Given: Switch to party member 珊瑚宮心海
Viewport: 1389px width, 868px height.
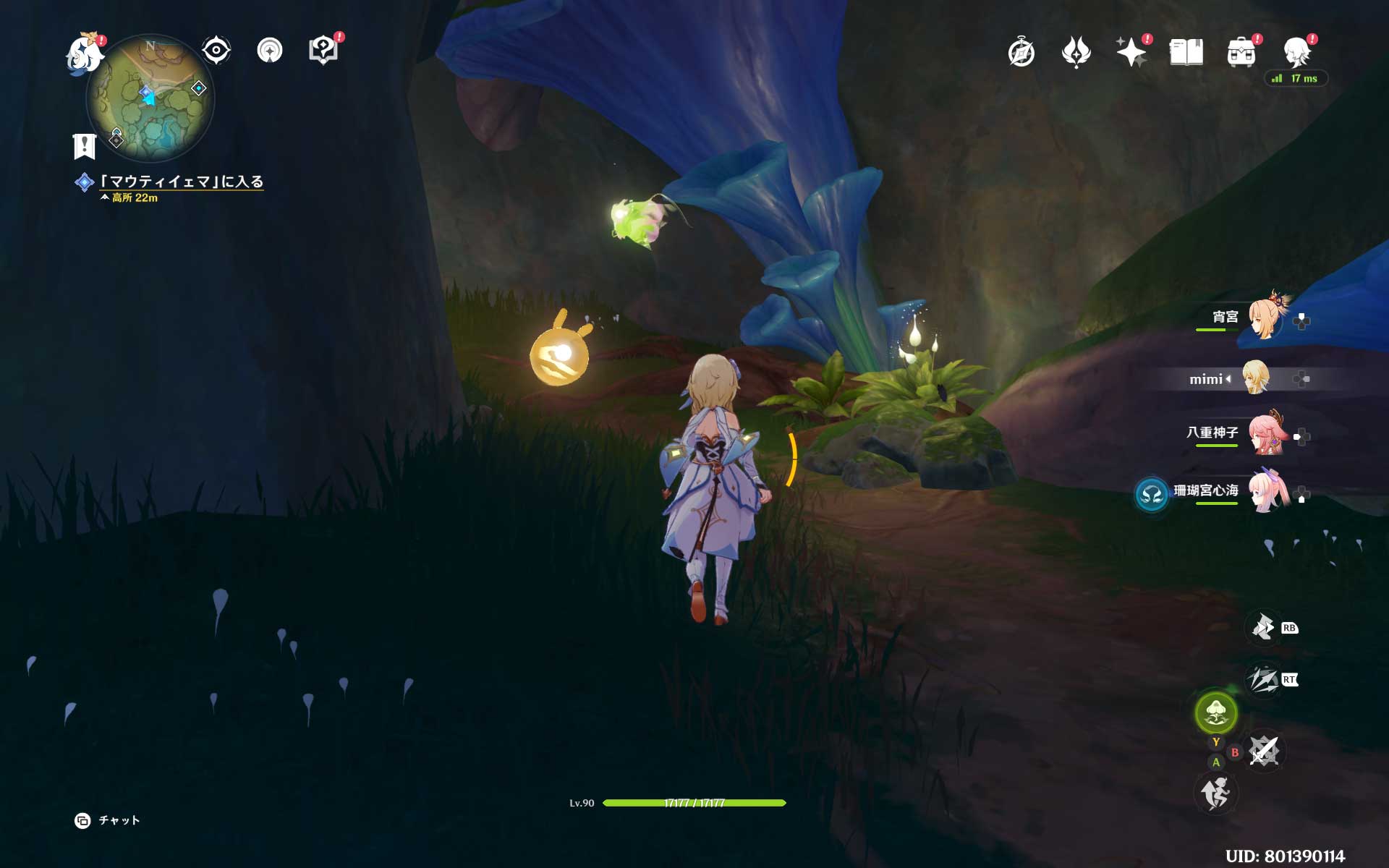Looking at the screenshot, I should click(1267, 491).
